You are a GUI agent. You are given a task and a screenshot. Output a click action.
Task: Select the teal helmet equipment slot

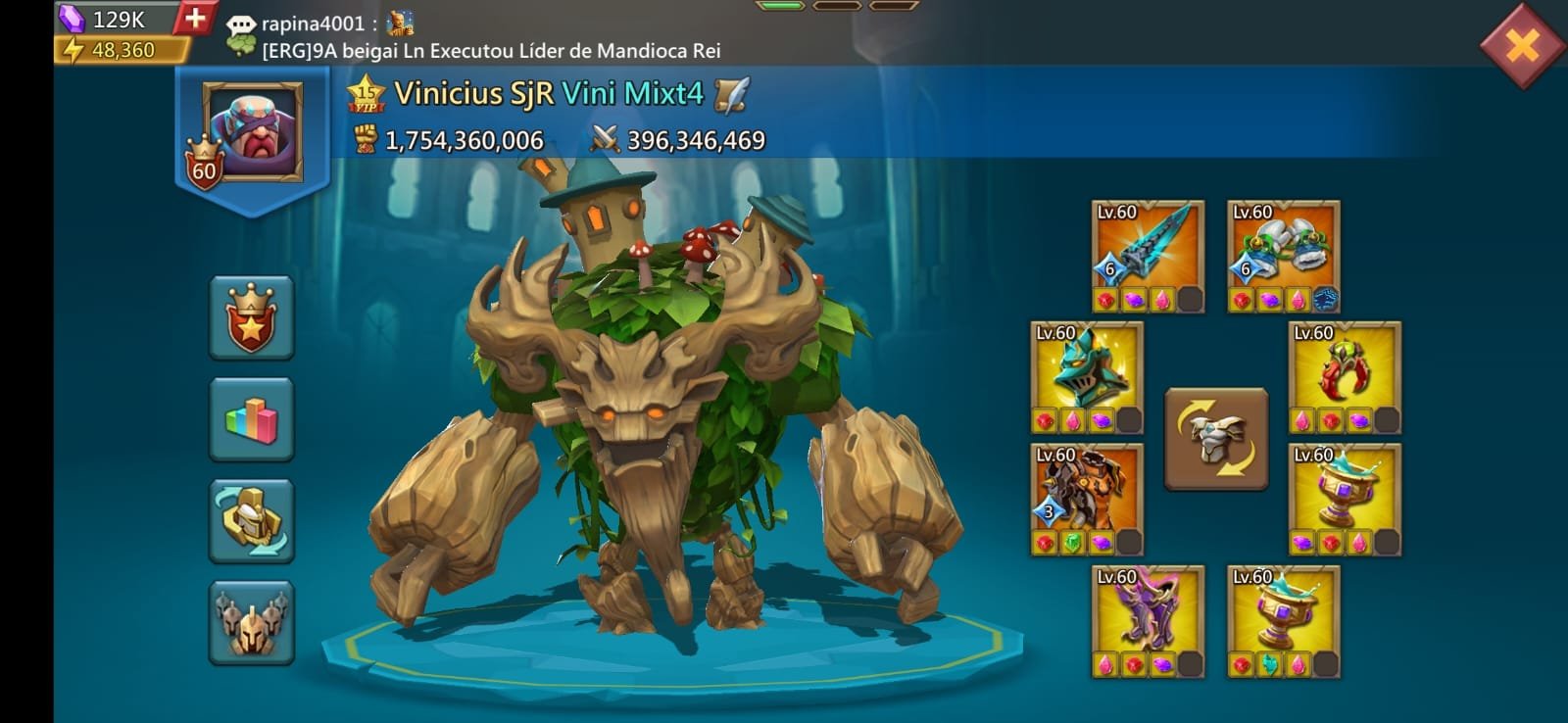(x=1087, y=377)
